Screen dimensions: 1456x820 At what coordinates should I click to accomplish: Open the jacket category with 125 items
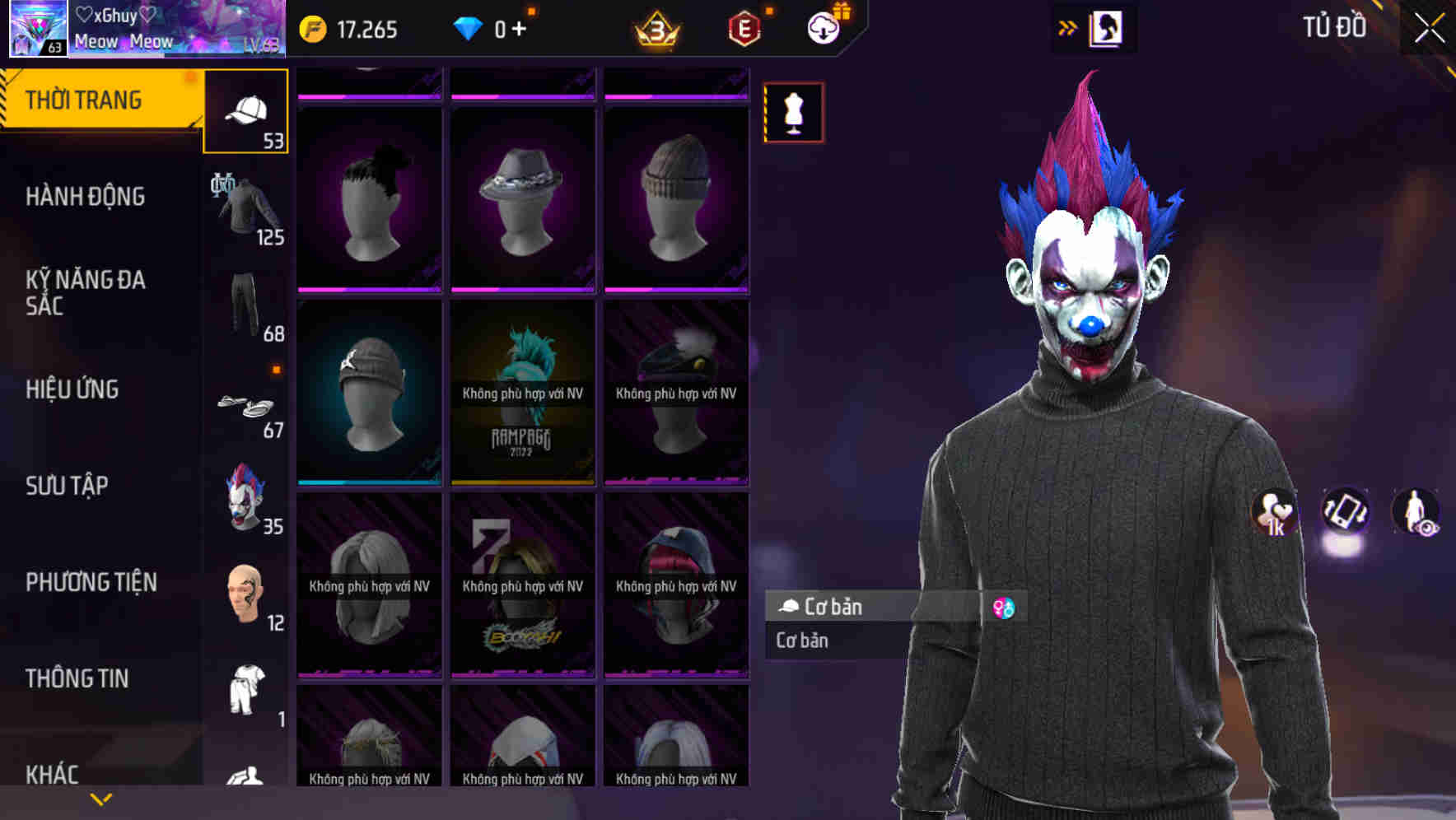pos(245,206)
